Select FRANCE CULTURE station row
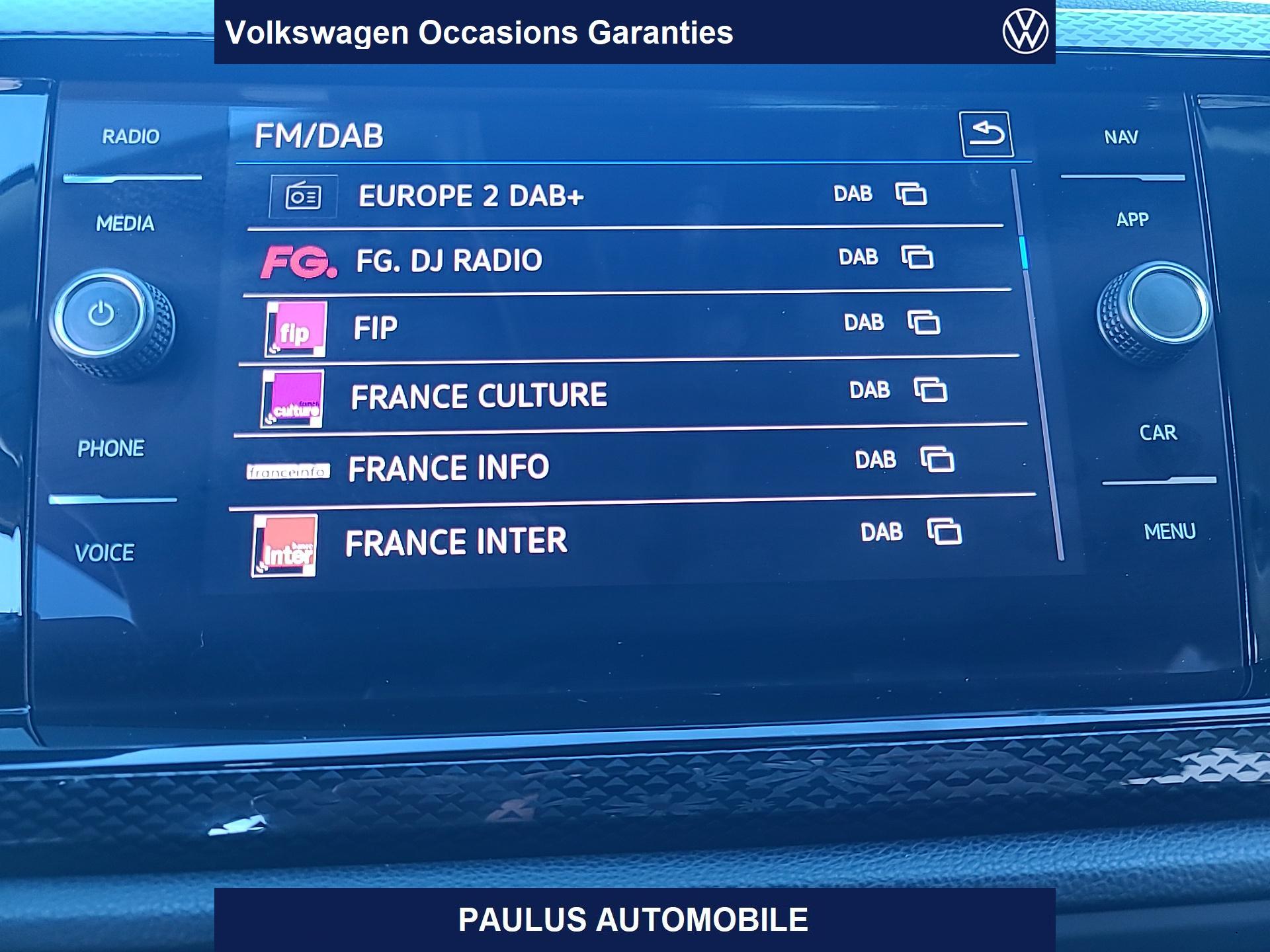1270x952 pixels. 479,396
